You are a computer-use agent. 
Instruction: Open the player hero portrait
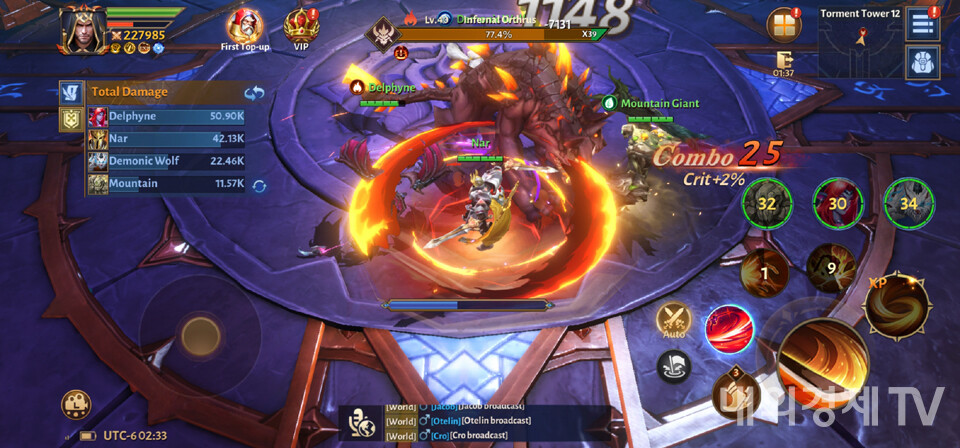click(x=81, y=29)
